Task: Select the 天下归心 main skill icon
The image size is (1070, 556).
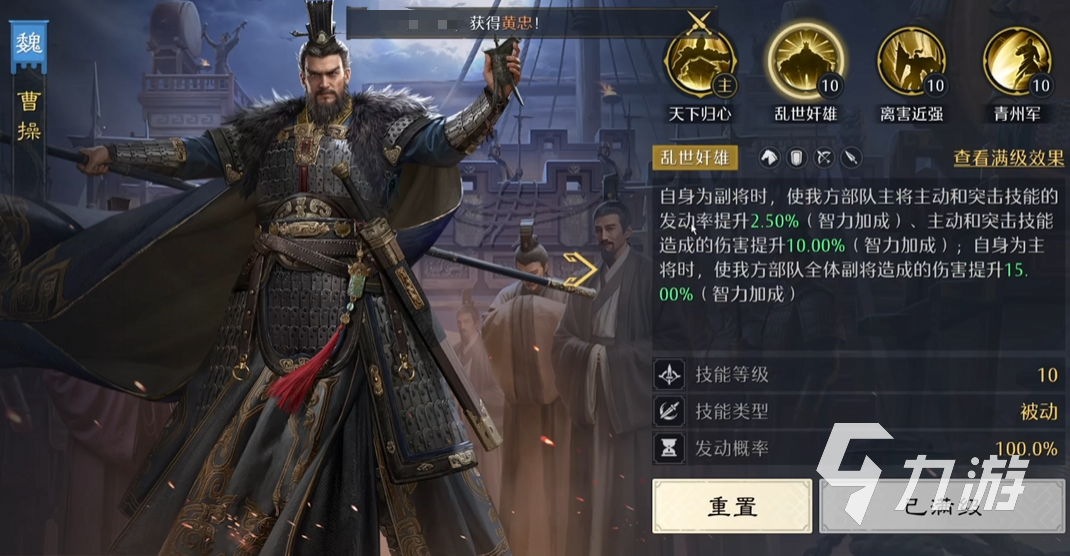Action: [699, 61]
